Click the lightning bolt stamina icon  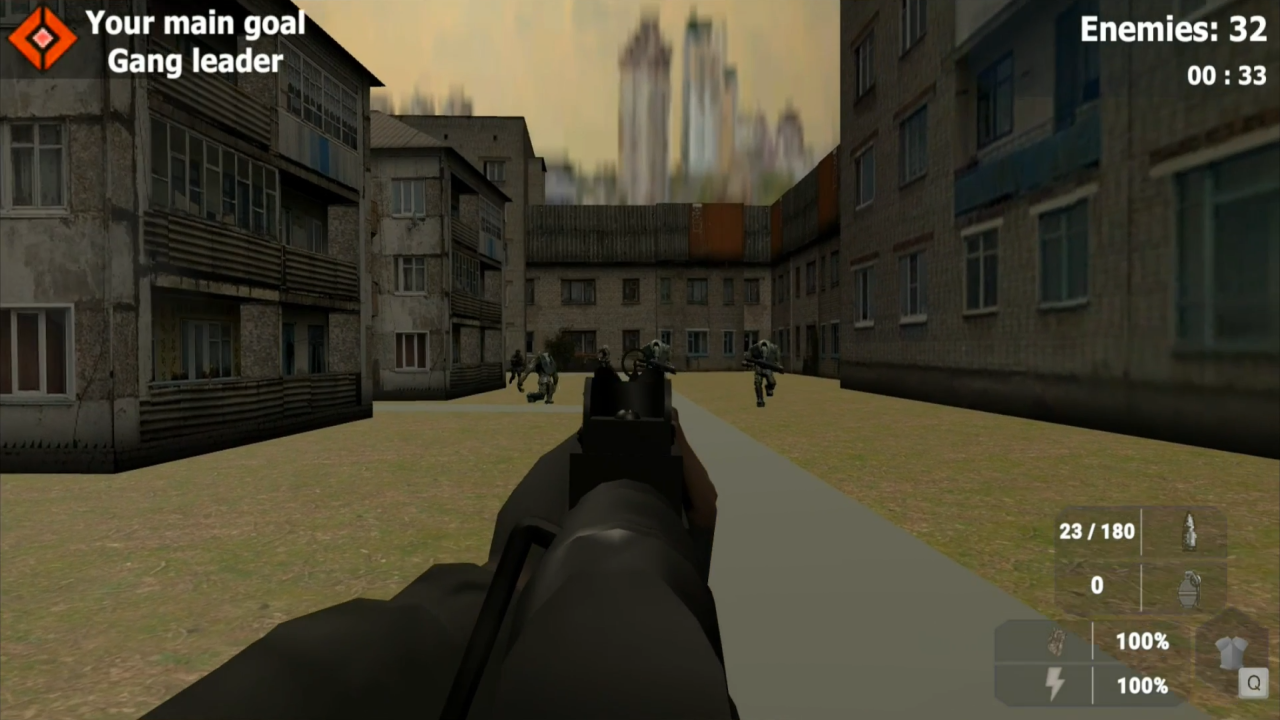tap(1055, 686)
